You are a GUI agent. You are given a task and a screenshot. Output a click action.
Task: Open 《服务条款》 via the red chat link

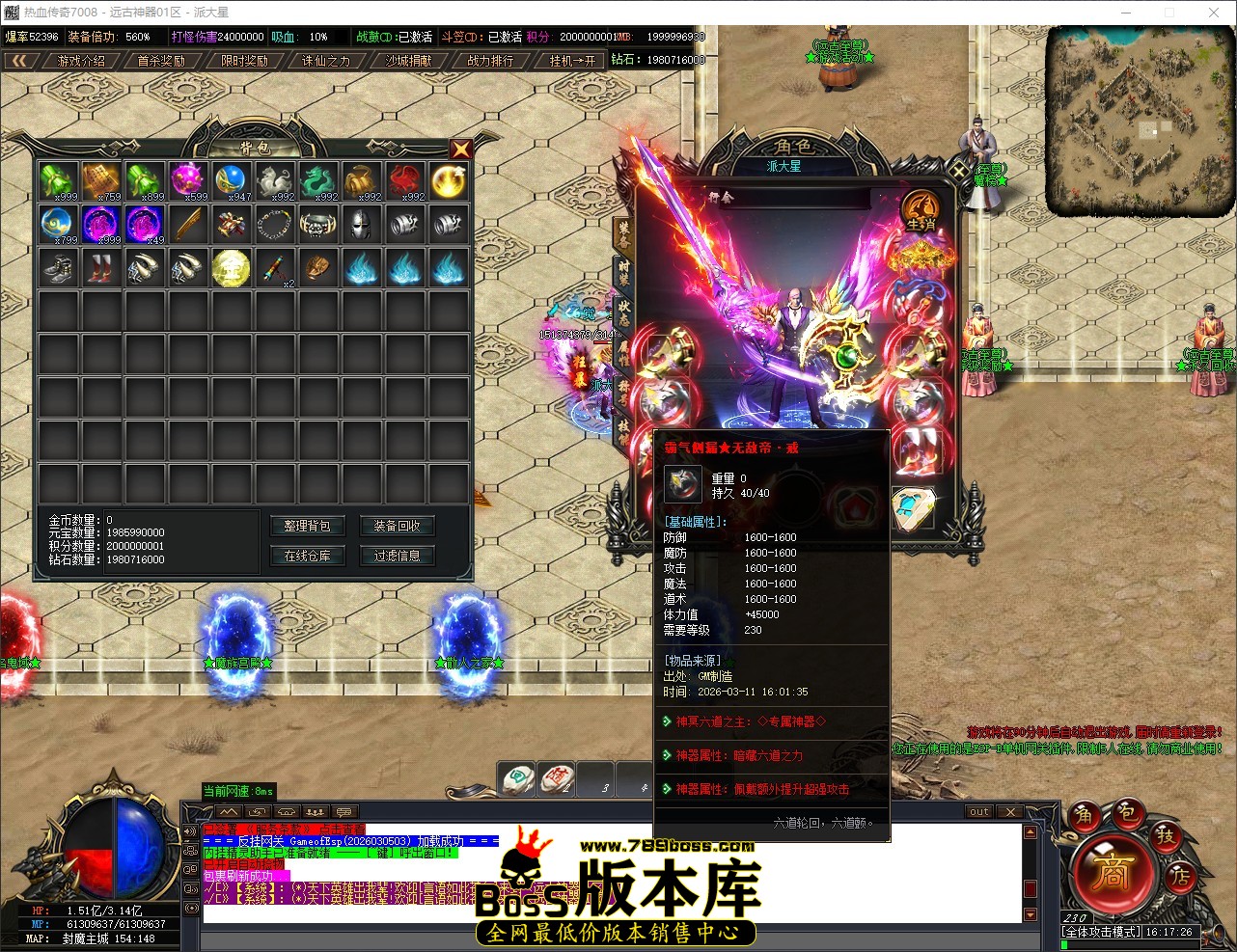280,829
